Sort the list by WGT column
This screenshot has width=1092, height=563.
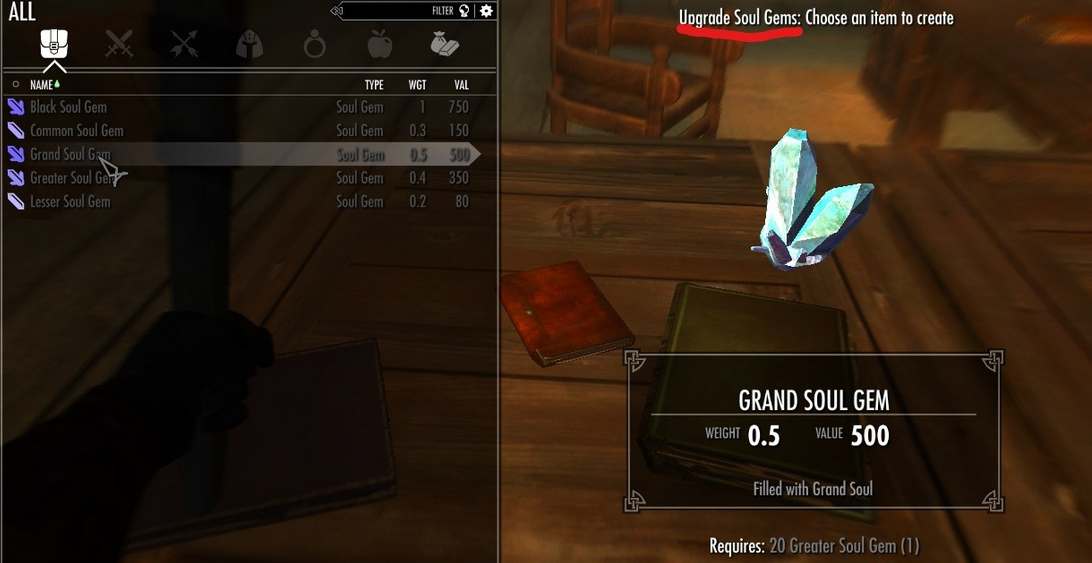417,85
